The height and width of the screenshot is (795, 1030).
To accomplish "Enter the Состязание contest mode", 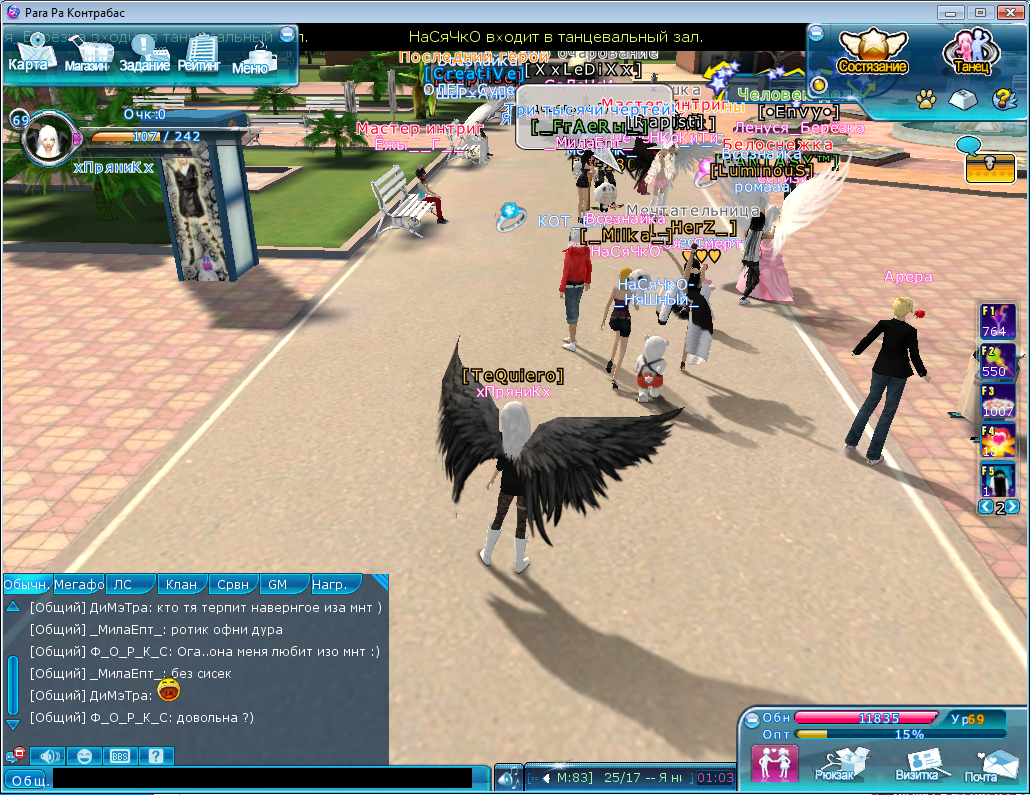I will pyautogui.click(x=872, y=54).
